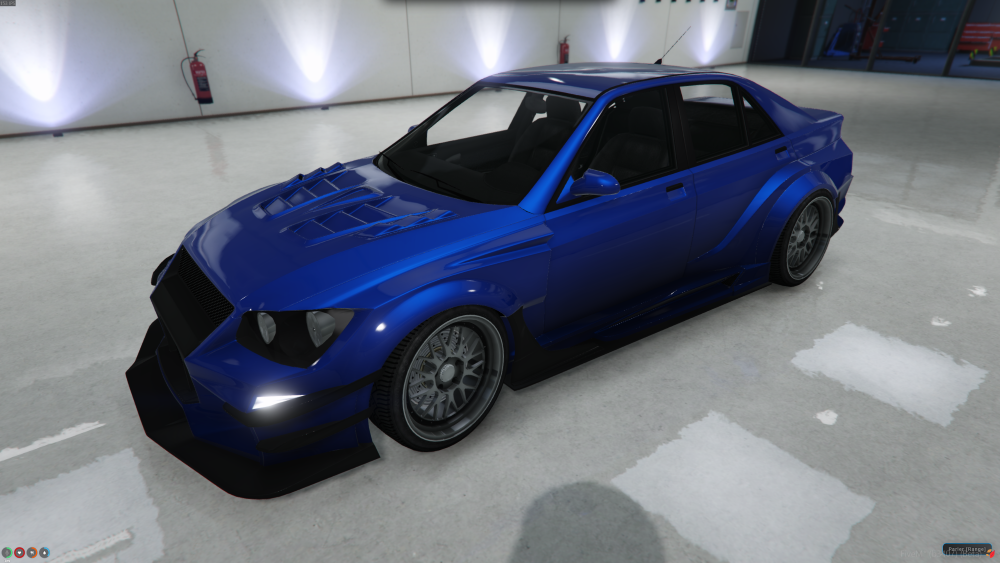Select the red heart health icon
The width and height of the screenshot is (1000, 563).
point(19,551)
